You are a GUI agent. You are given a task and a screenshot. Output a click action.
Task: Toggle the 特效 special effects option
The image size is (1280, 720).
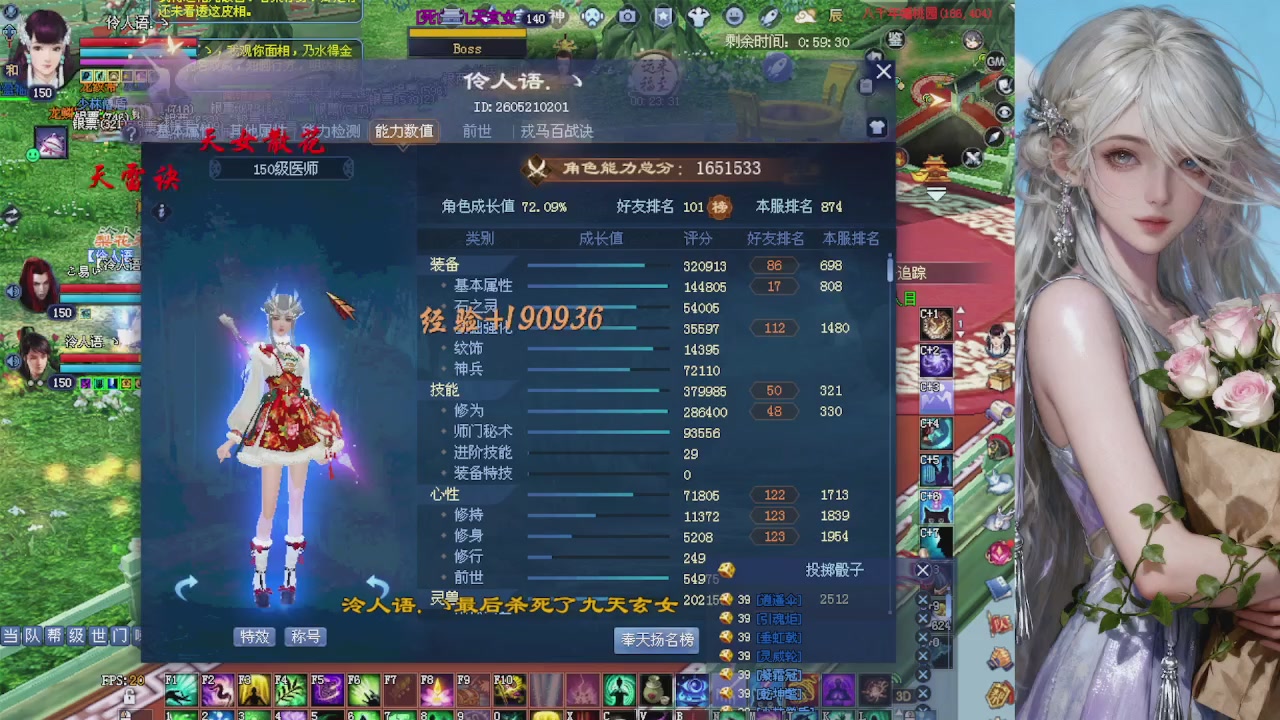pyautogui.click(x=254, y=636)
